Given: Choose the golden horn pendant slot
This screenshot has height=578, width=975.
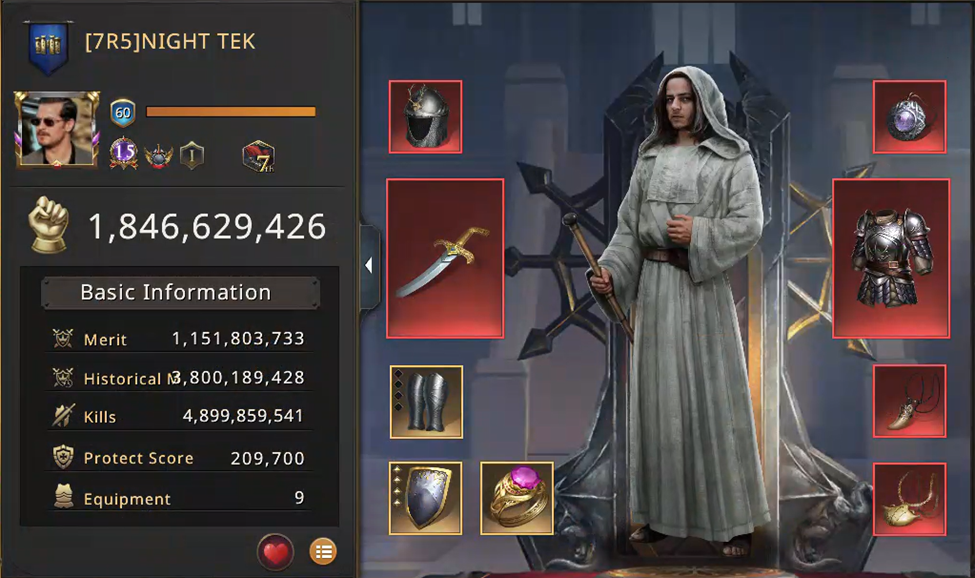Looking at the screenshot, I should (x=909, y=497).
